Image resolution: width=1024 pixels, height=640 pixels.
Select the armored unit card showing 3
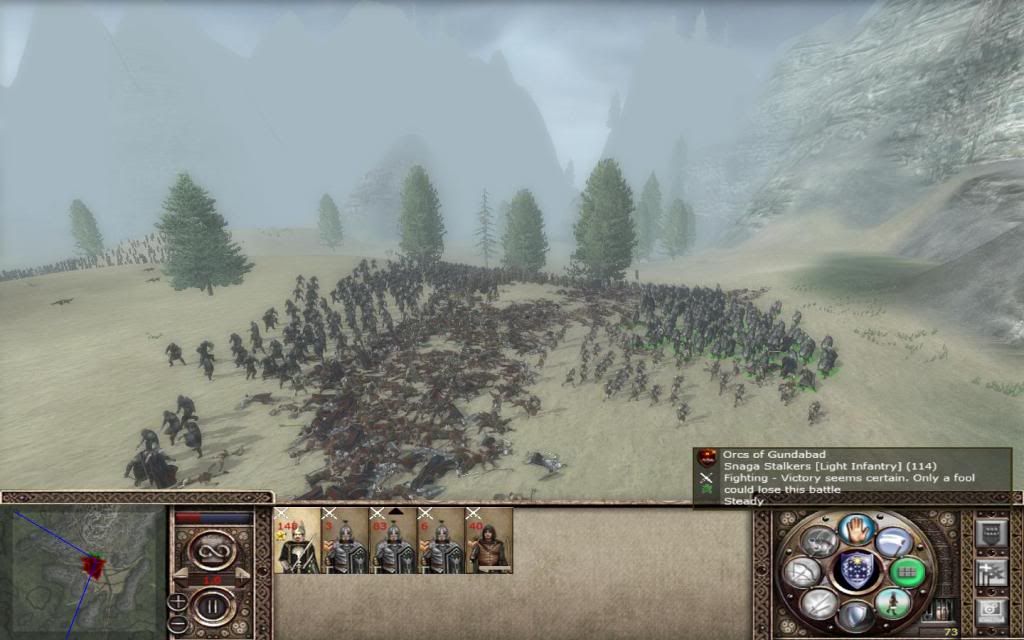pyautogui.click(x=345, y=541)
